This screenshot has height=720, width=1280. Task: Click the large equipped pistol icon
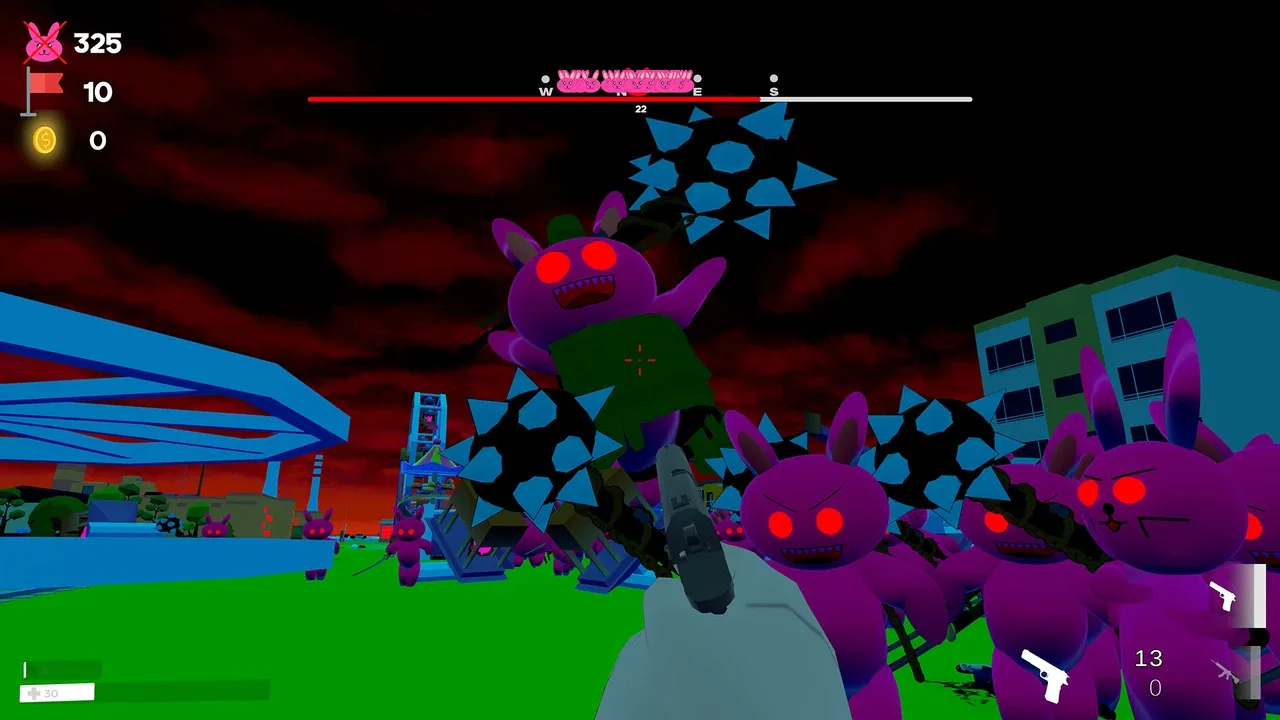click(x=1045, y=675)
